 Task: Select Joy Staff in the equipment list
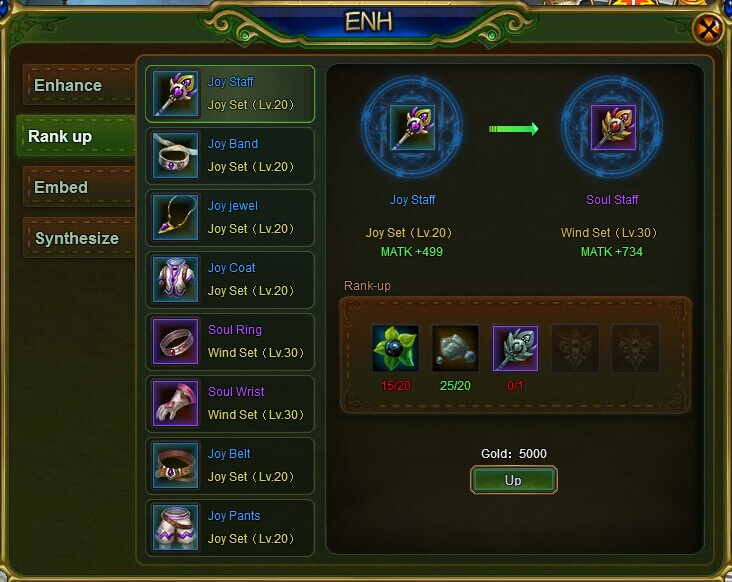230,94
